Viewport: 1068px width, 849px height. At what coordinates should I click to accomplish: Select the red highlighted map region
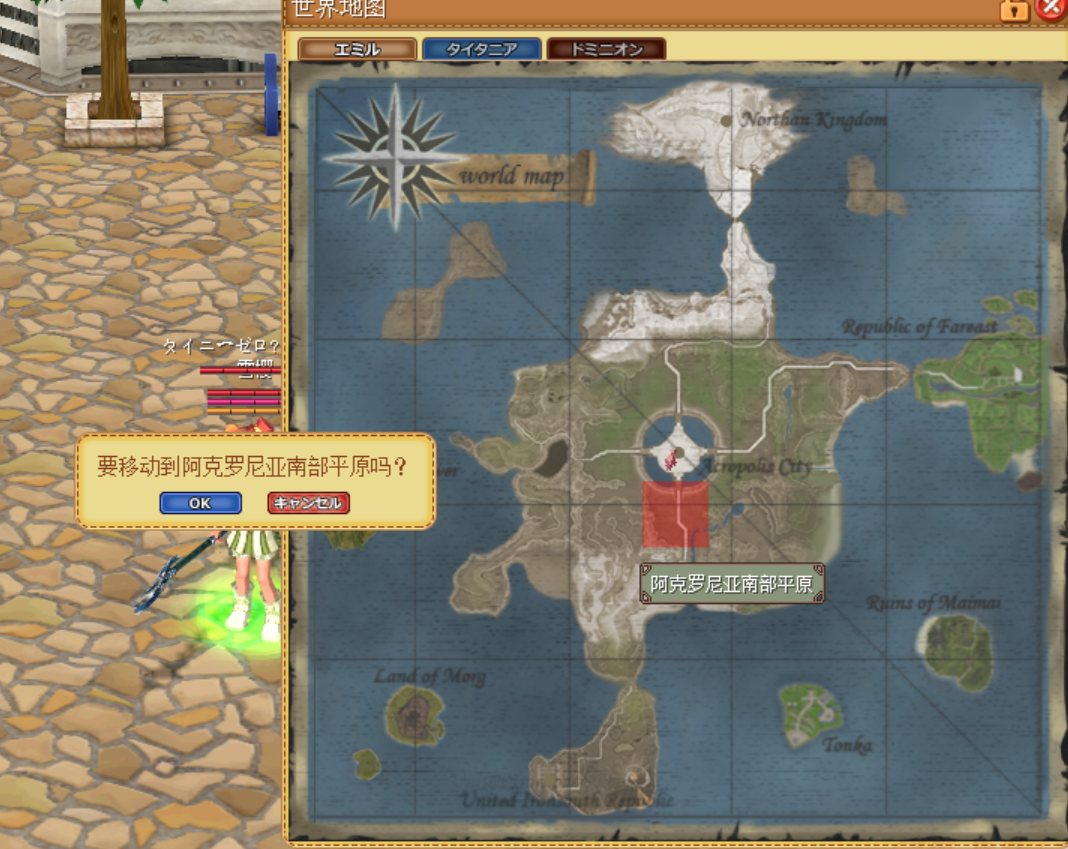pos(675,514)
